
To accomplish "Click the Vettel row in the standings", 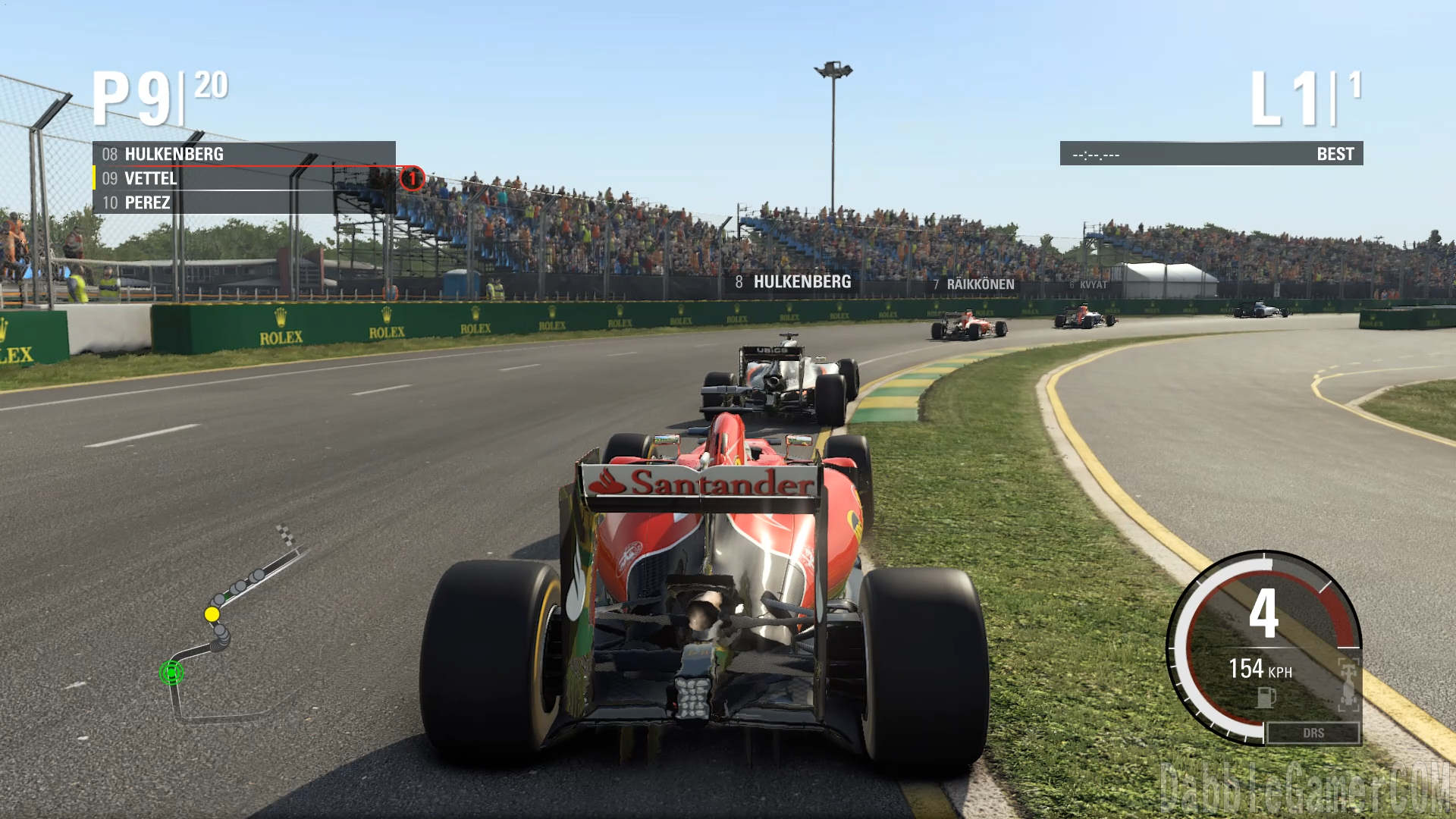I will [x=243, y=179].
